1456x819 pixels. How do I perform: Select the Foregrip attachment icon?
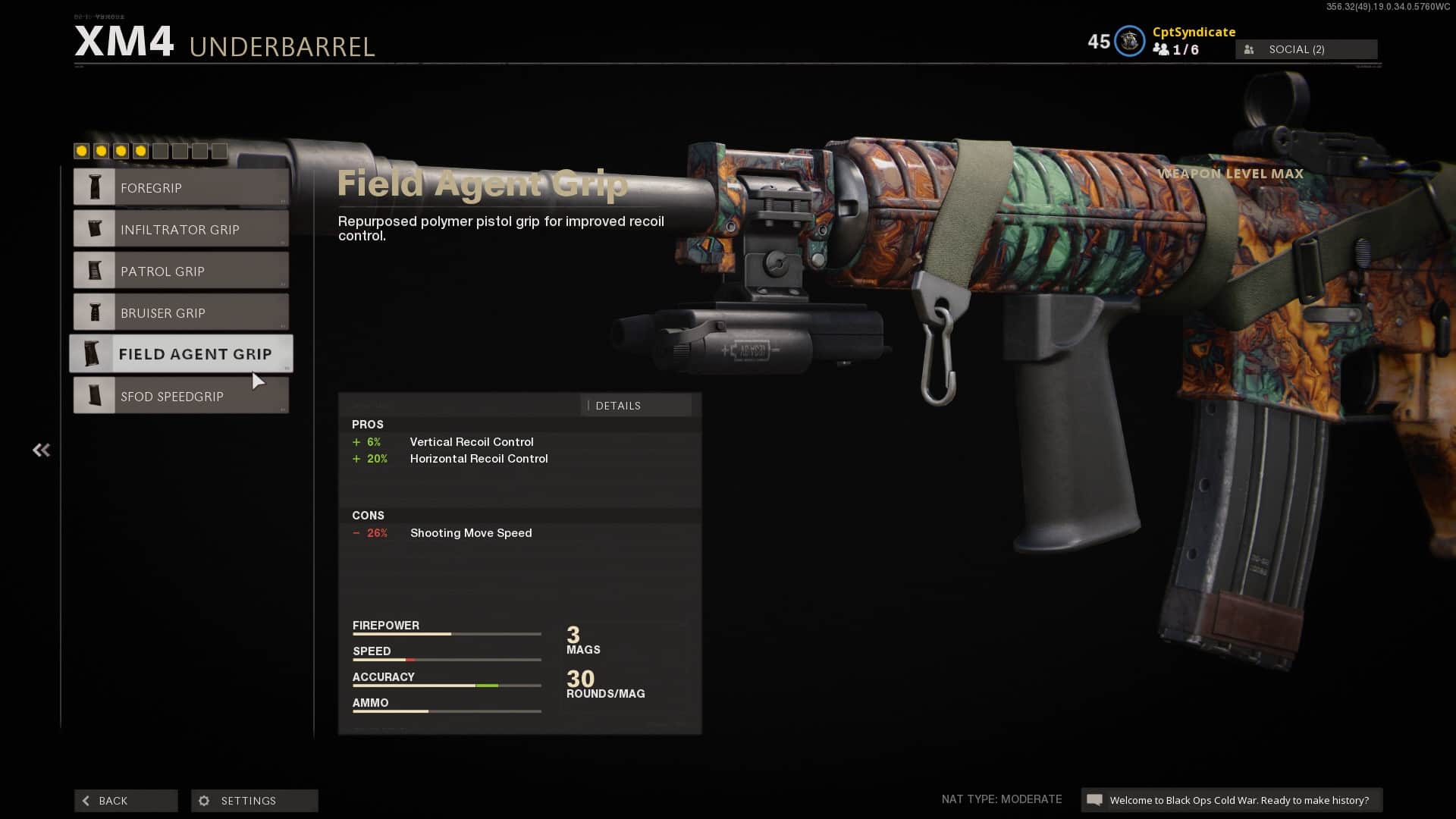point(95,187)
